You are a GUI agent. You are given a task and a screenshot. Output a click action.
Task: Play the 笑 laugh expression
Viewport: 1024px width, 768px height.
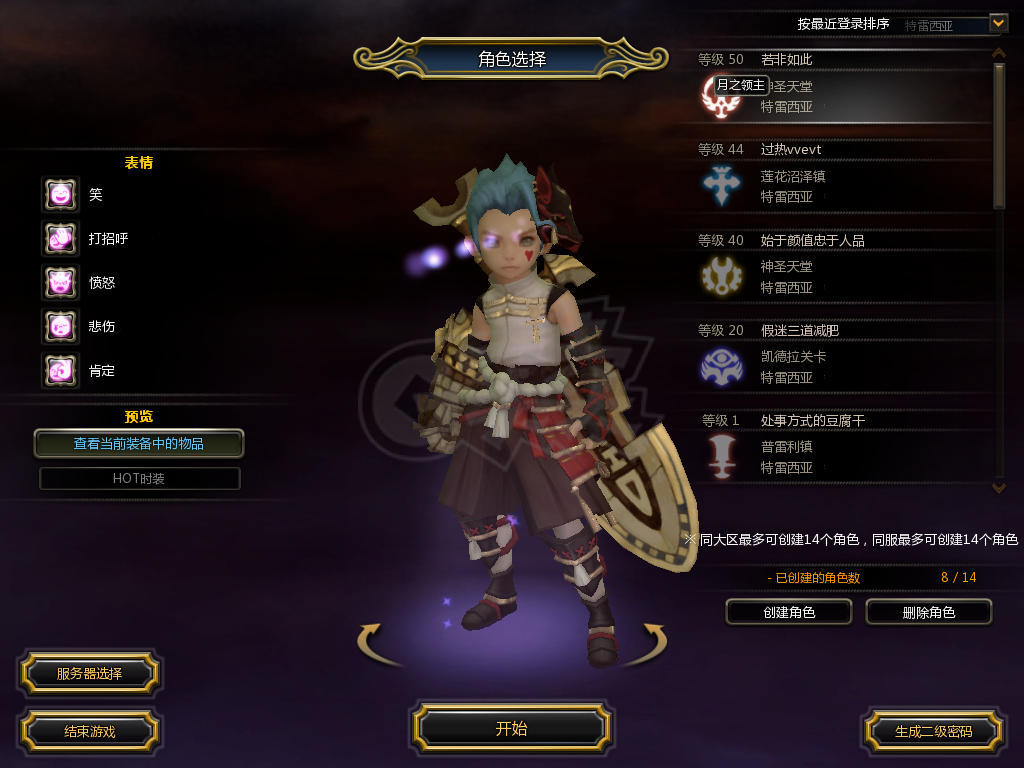(60, 194)
